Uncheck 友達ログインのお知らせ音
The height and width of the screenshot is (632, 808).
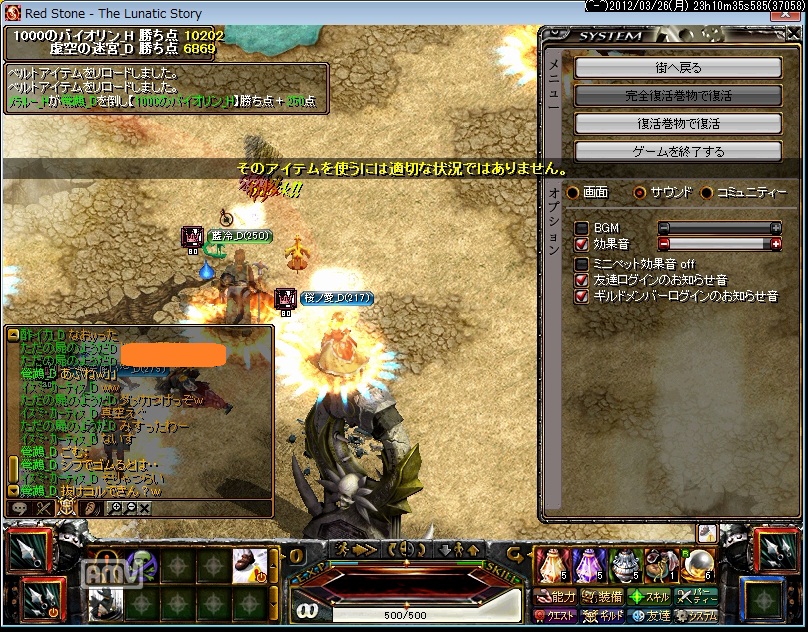coord(581,280)
